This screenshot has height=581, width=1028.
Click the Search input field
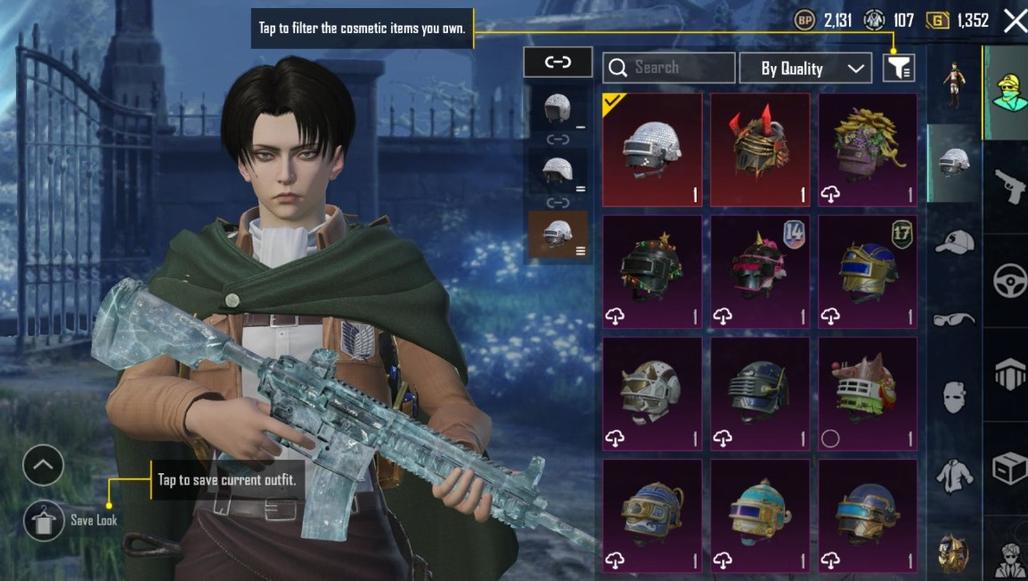click(669, 67)
